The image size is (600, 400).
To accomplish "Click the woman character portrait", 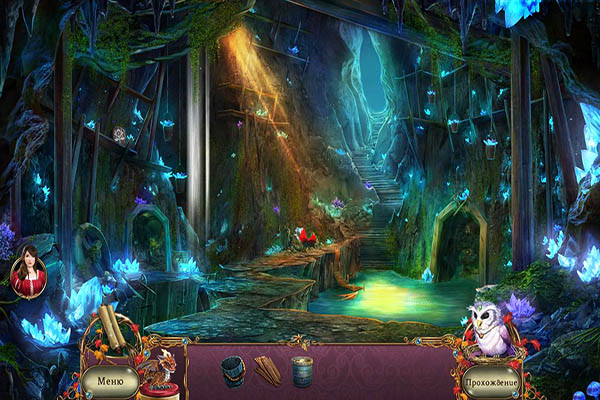I will [27, 270].
